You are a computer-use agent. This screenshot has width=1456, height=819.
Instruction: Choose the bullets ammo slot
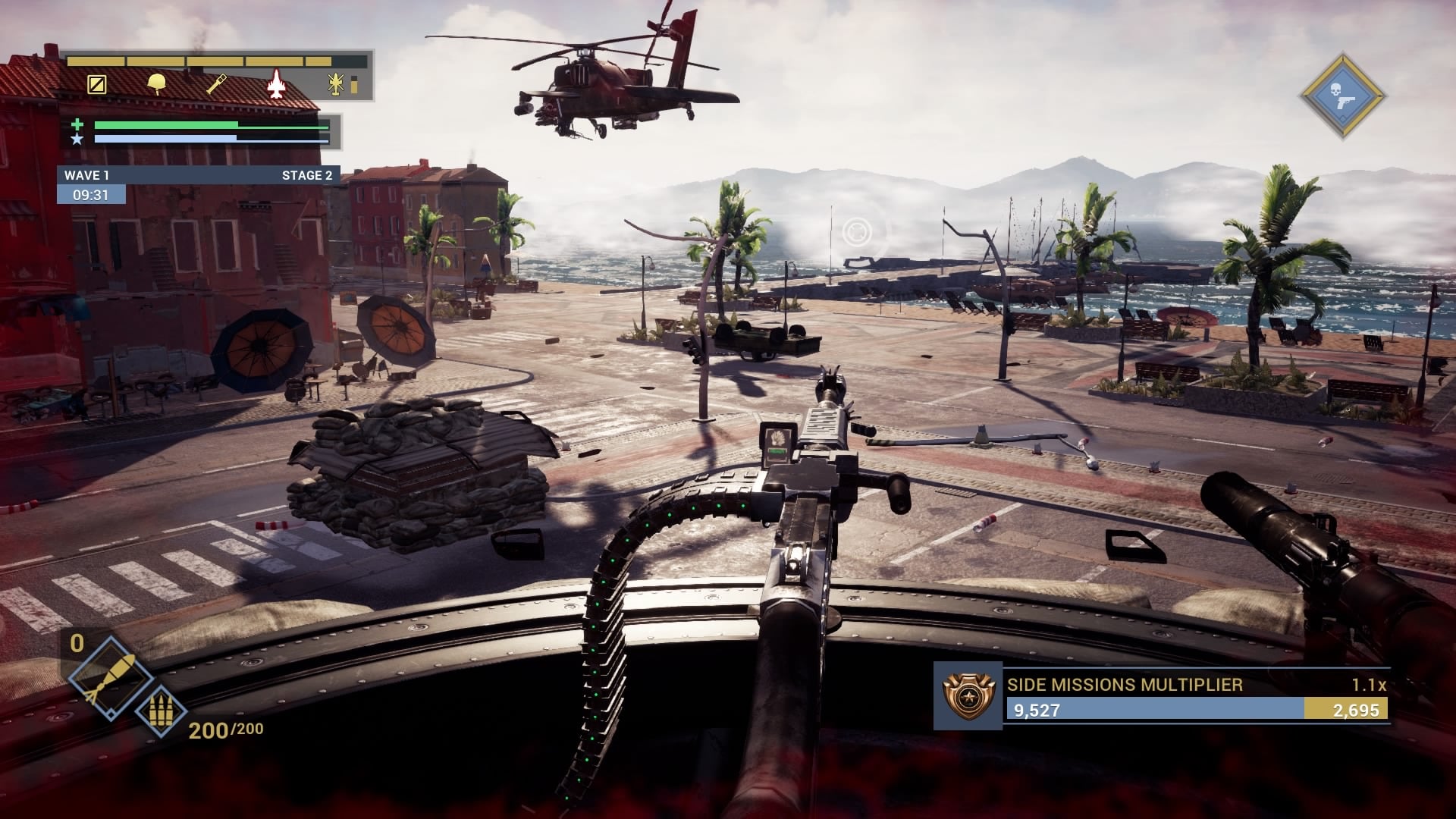pos(159,711)
